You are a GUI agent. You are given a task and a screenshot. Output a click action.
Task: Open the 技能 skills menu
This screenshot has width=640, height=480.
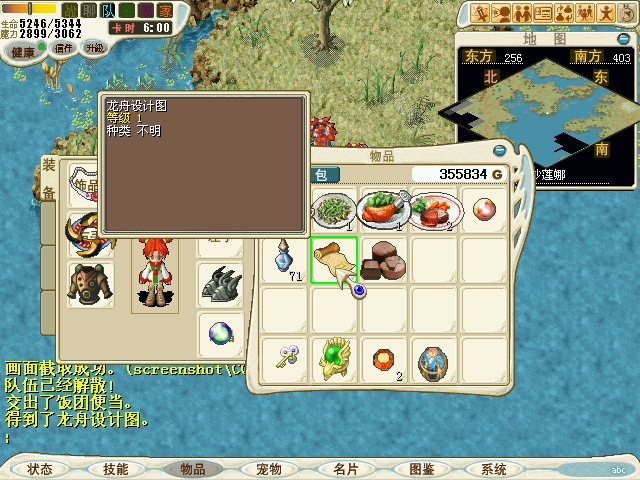(x=115, y=468)
